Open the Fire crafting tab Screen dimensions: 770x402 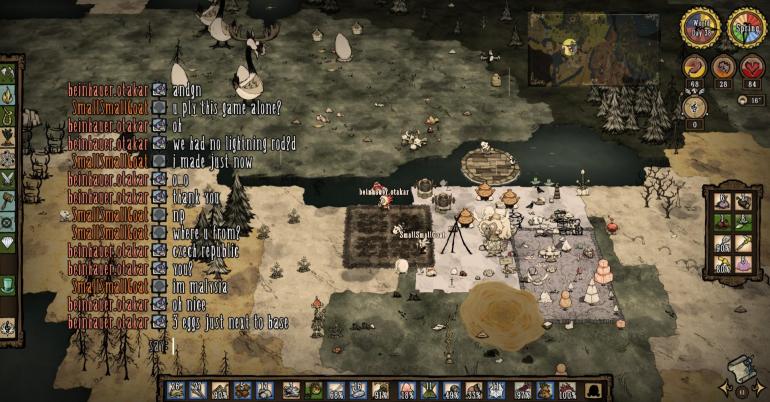8,96
